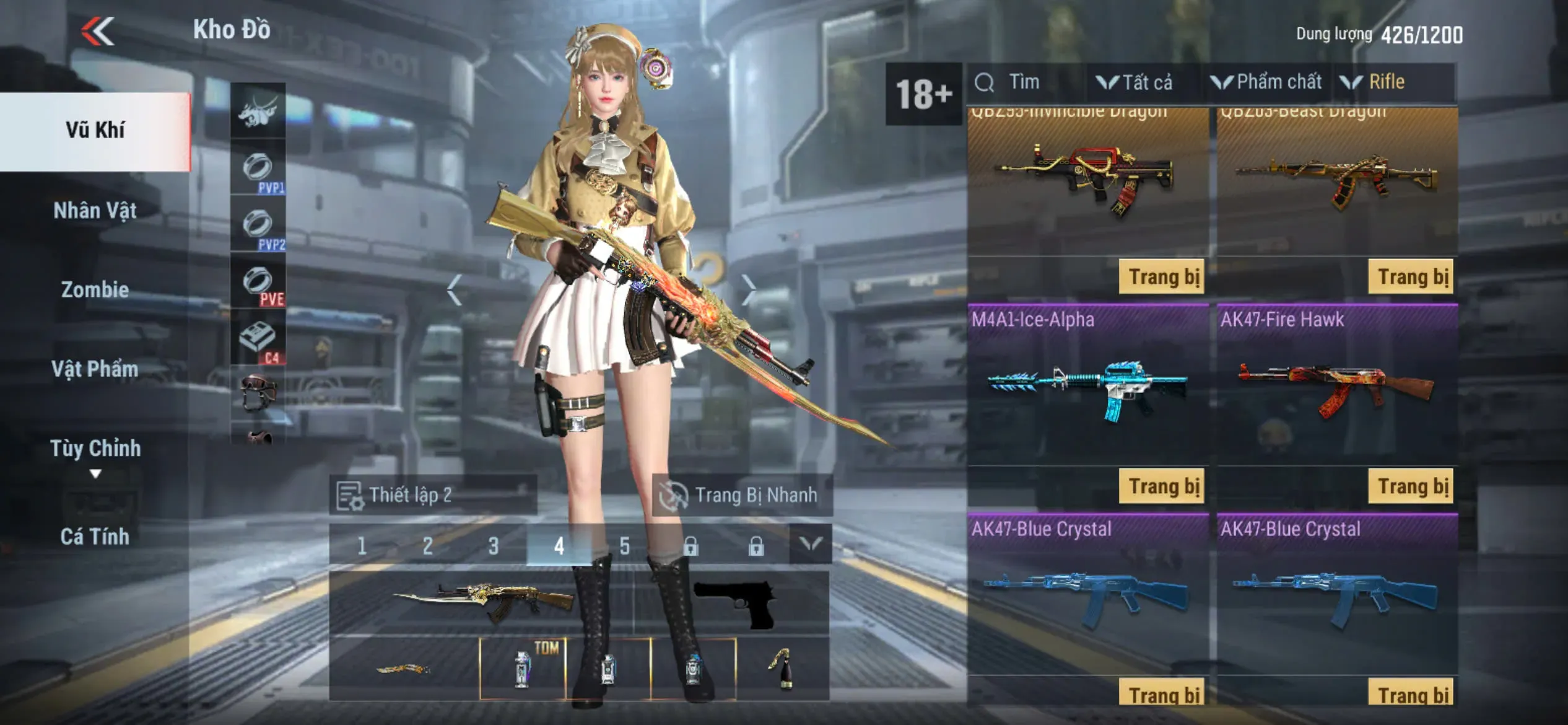Open the Tất cả filter dropdown
The image size is (1568, 725).
1135,82
